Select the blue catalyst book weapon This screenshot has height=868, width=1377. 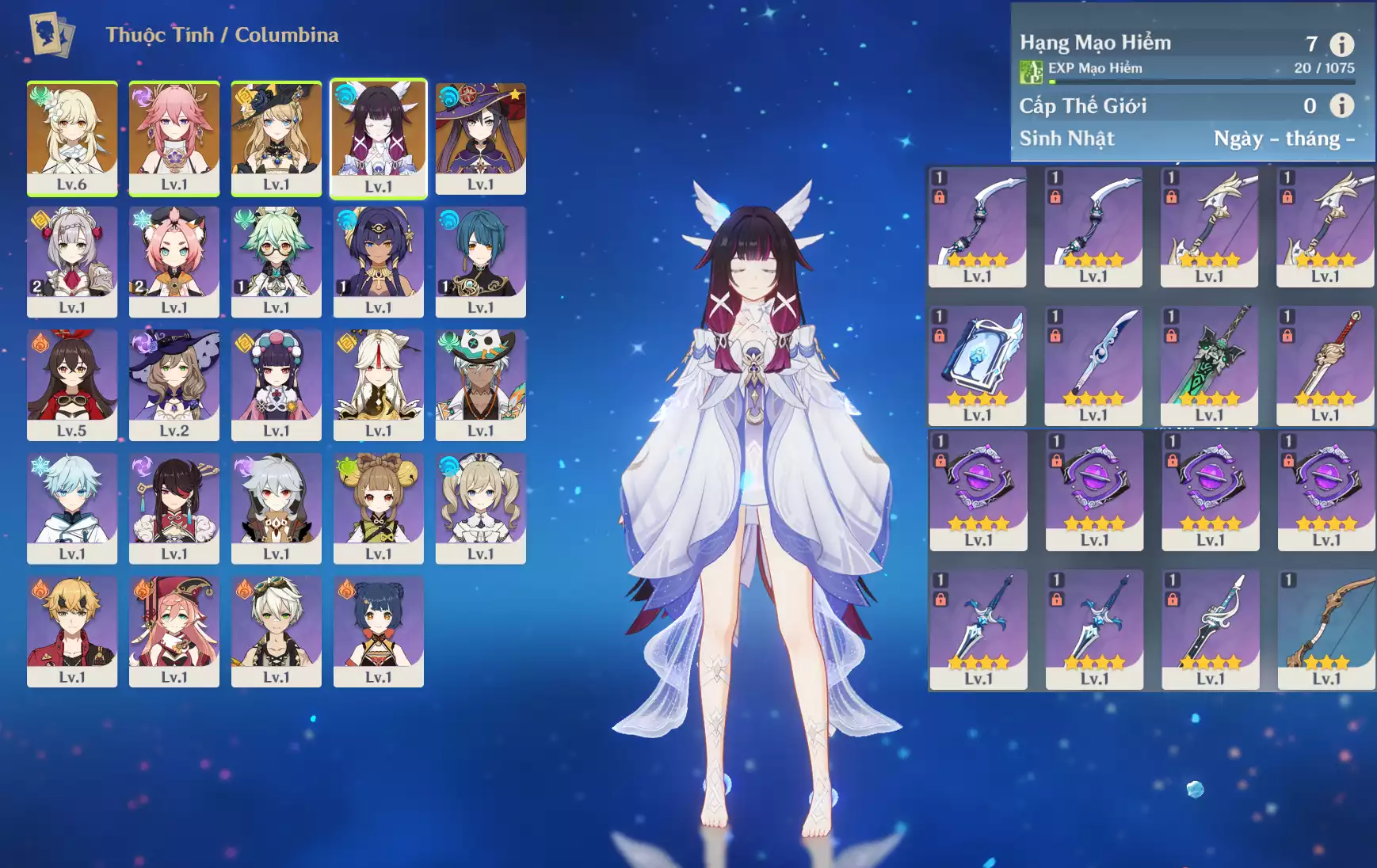pyautogui.click(x=978, y=364)
